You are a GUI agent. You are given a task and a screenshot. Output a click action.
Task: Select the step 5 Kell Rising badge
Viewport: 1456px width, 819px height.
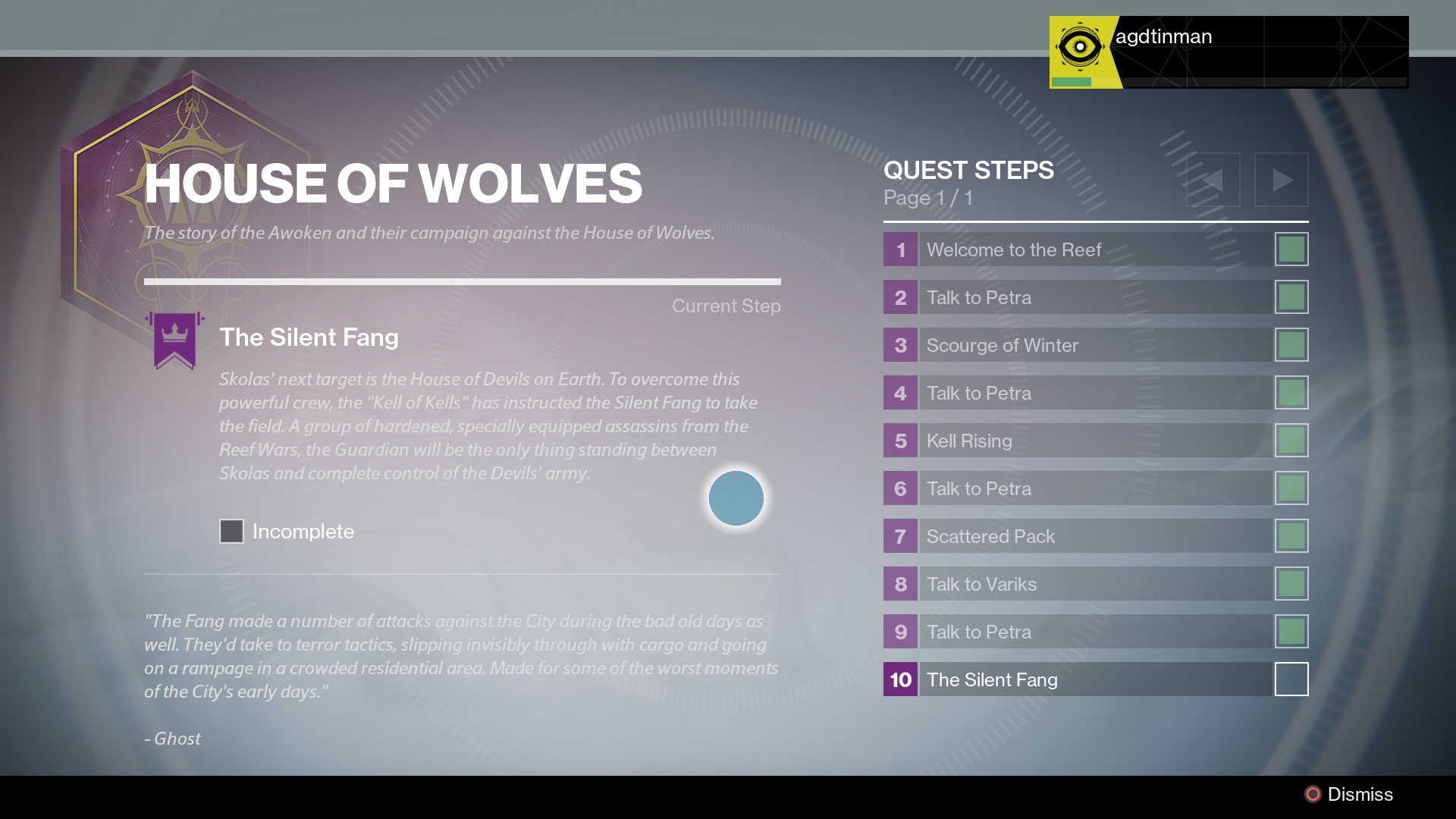pos(900,441)
